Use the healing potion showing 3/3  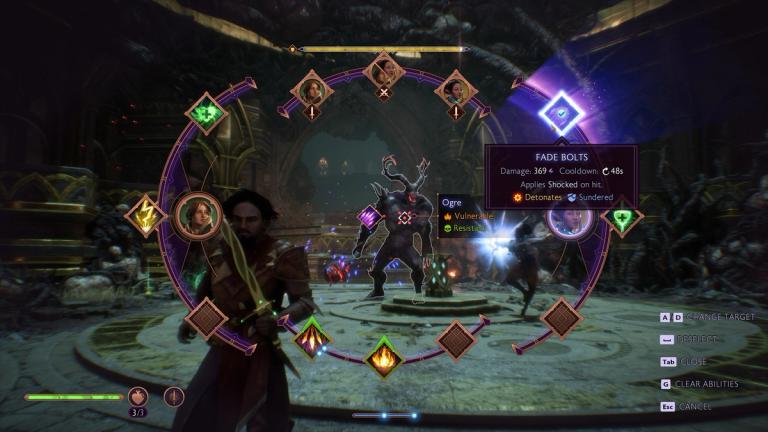coord(139,396)
